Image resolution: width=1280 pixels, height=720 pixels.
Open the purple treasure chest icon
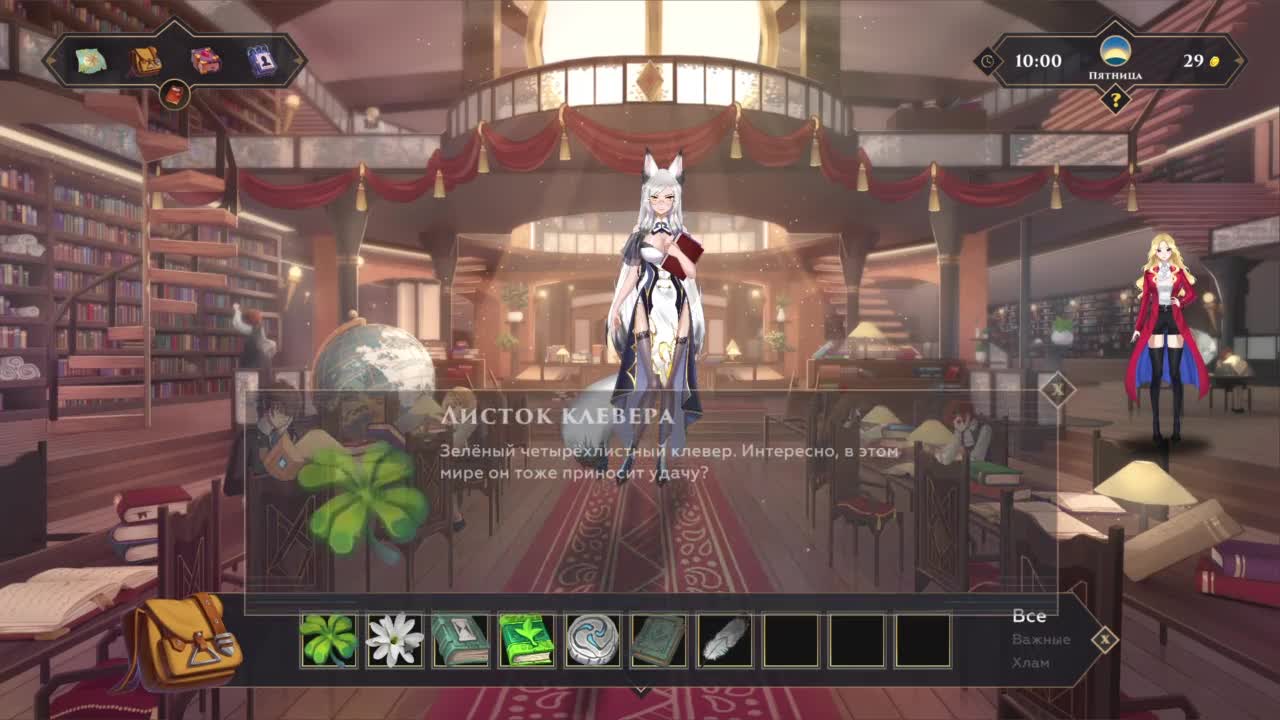[x=205, y=61]
